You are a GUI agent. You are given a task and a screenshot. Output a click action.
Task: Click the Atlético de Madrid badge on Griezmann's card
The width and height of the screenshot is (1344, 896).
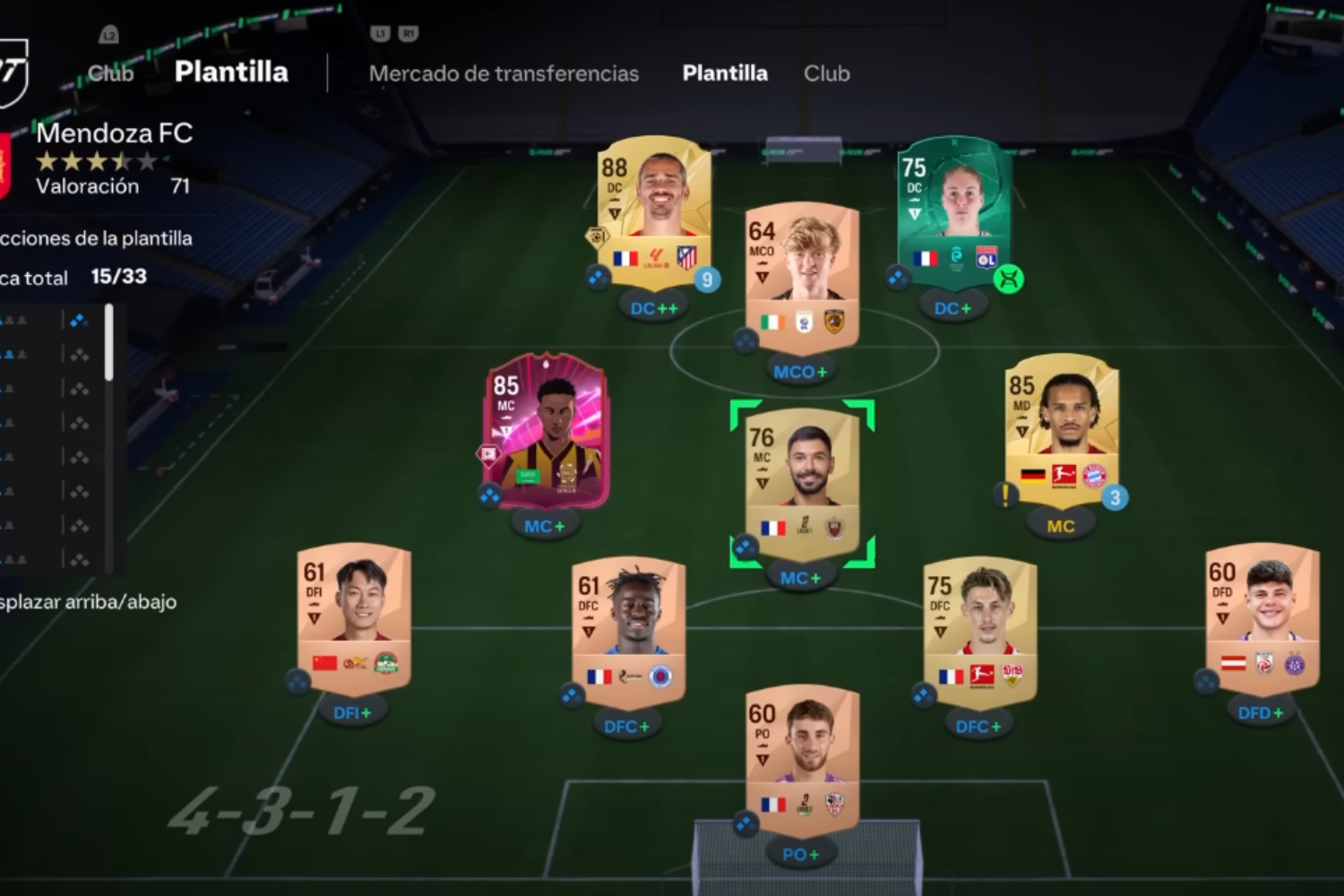click(687, 258)
